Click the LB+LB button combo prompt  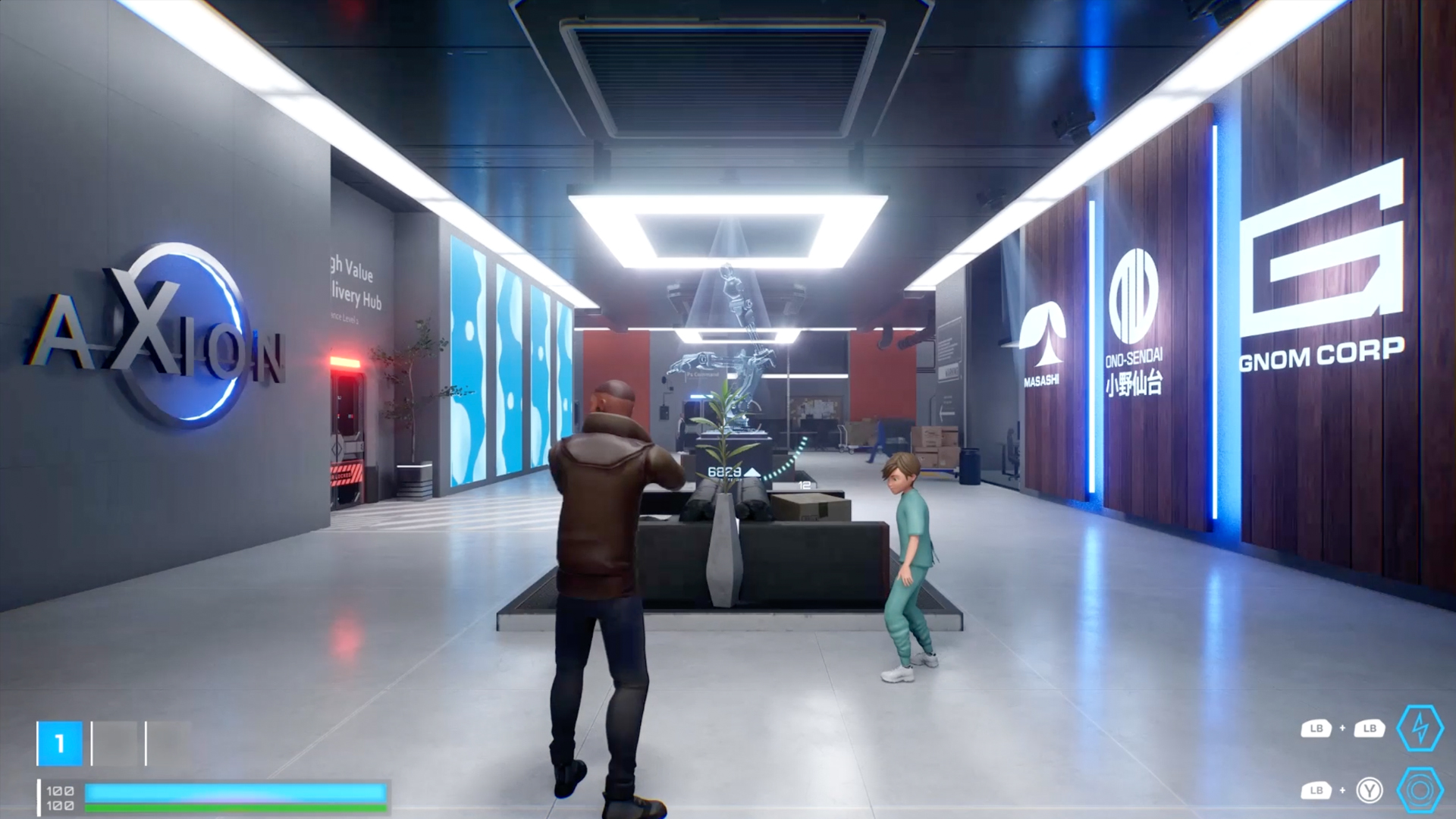pyautogui.click(x=1344, y=728)
